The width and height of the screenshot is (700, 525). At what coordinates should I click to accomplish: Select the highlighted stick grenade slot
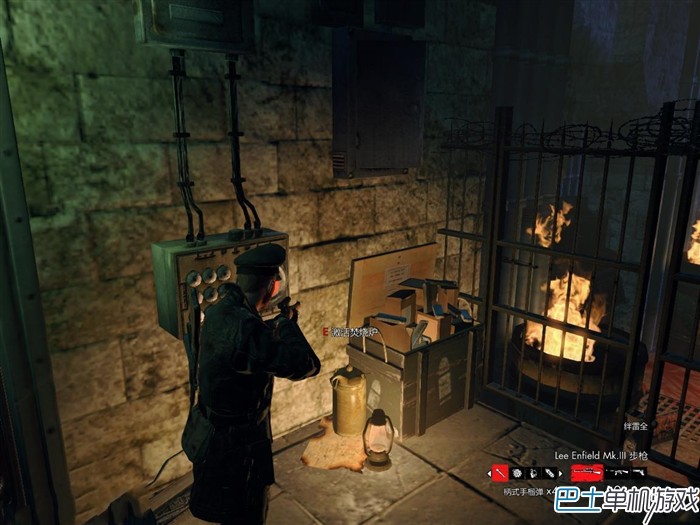click(501, 471)
